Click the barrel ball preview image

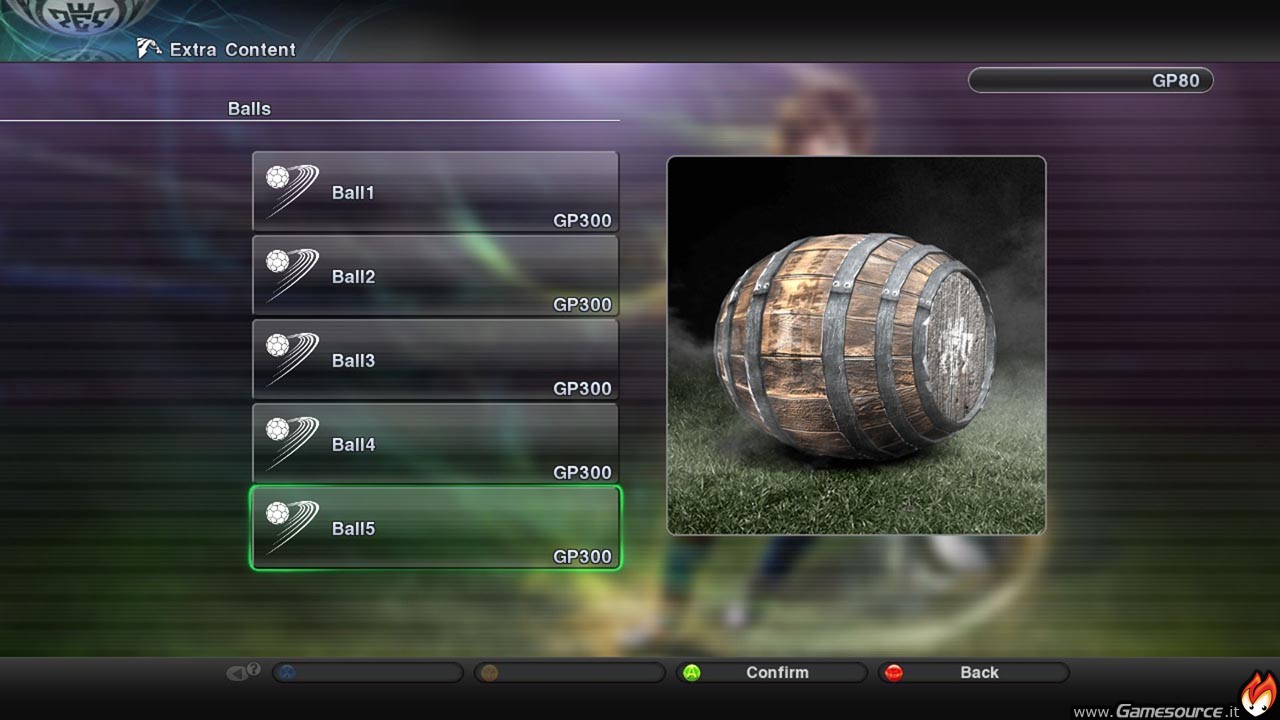tap(856, 345)
